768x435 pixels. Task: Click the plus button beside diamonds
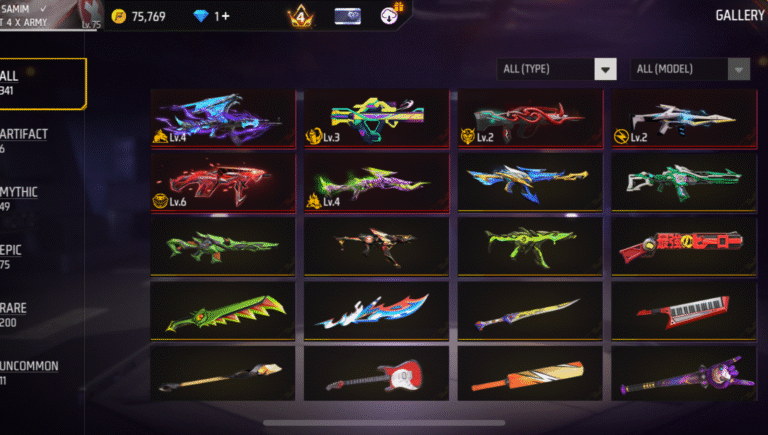tap(223, 16)
